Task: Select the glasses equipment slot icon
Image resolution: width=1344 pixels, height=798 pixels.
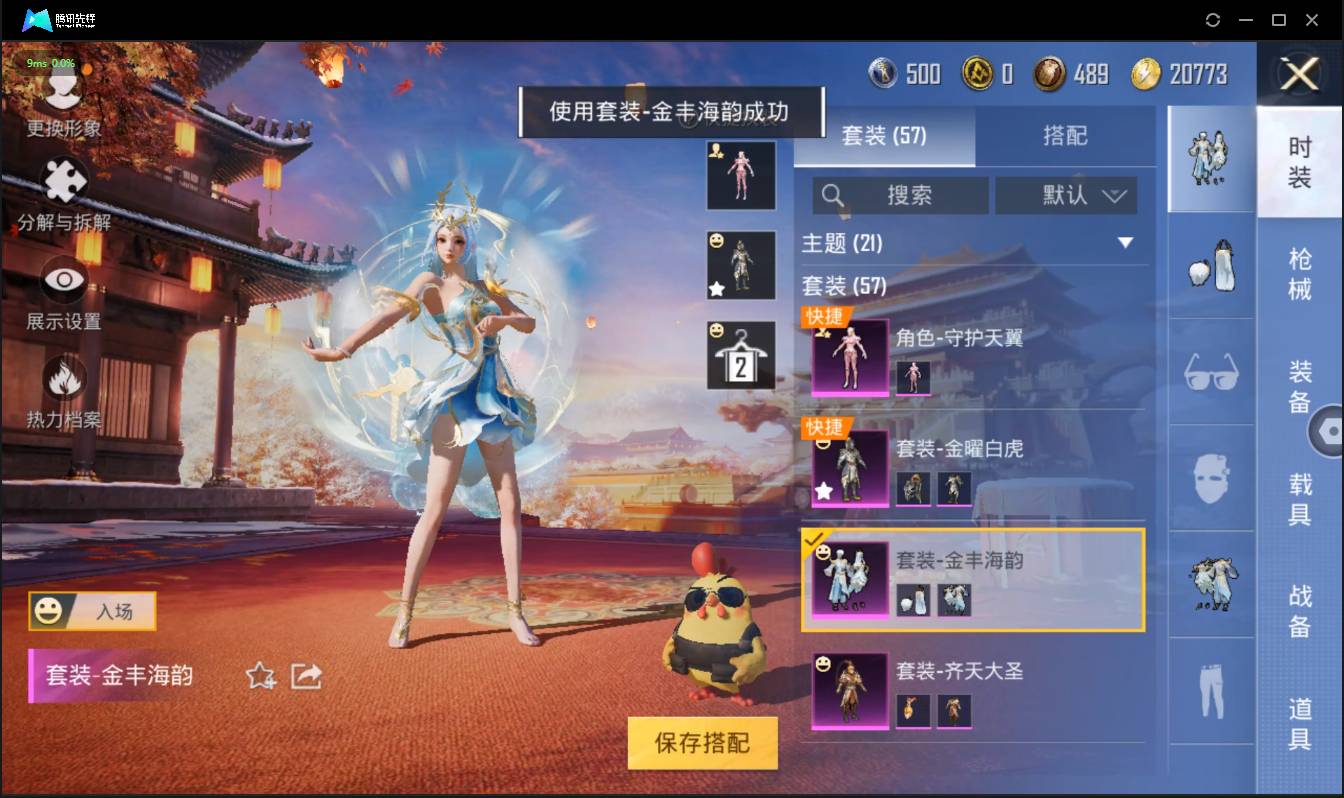Action: pyautogui.click(x=1210, y=372)
